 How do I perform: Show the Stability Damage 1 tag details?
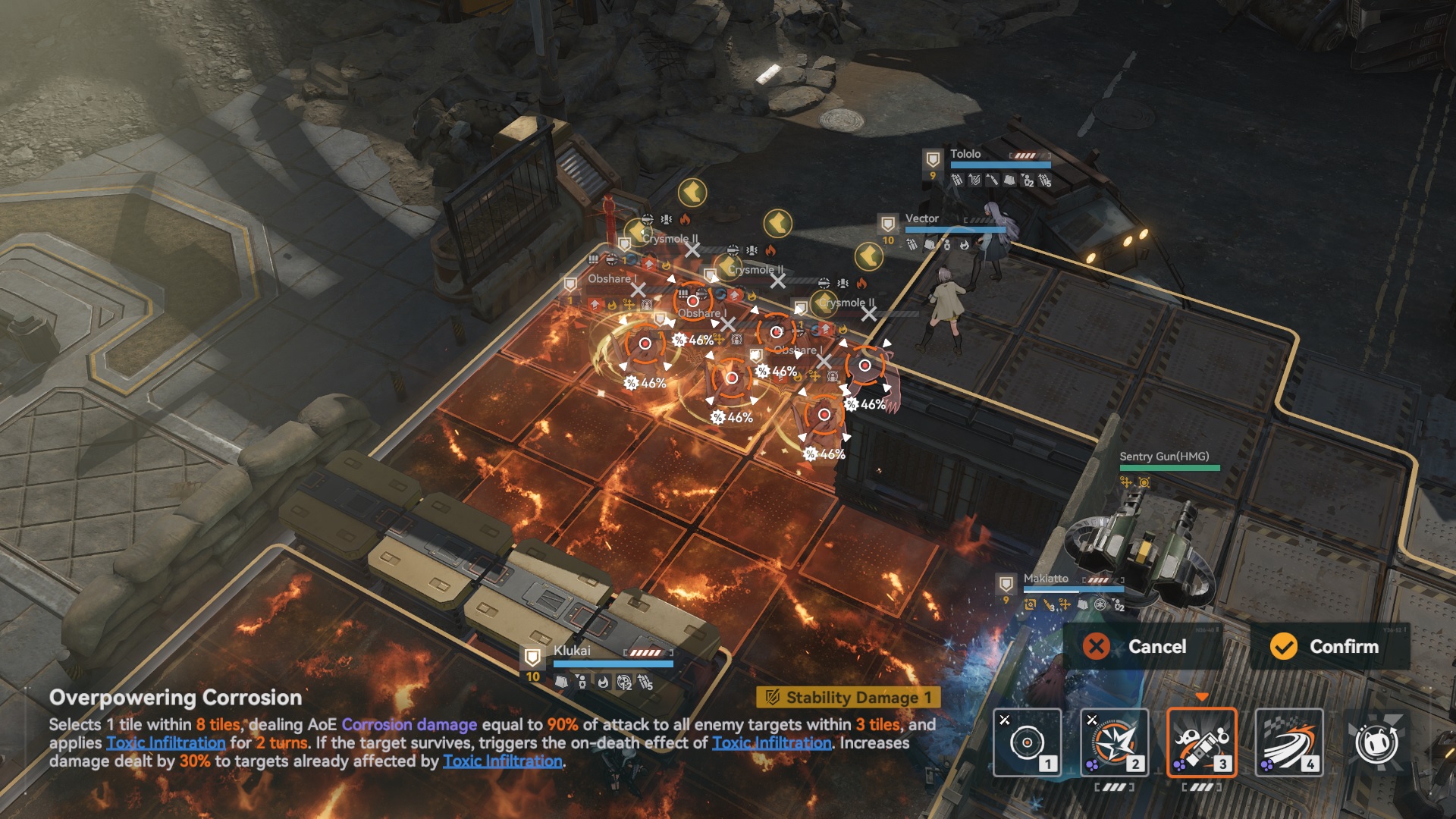coord(848,697)
